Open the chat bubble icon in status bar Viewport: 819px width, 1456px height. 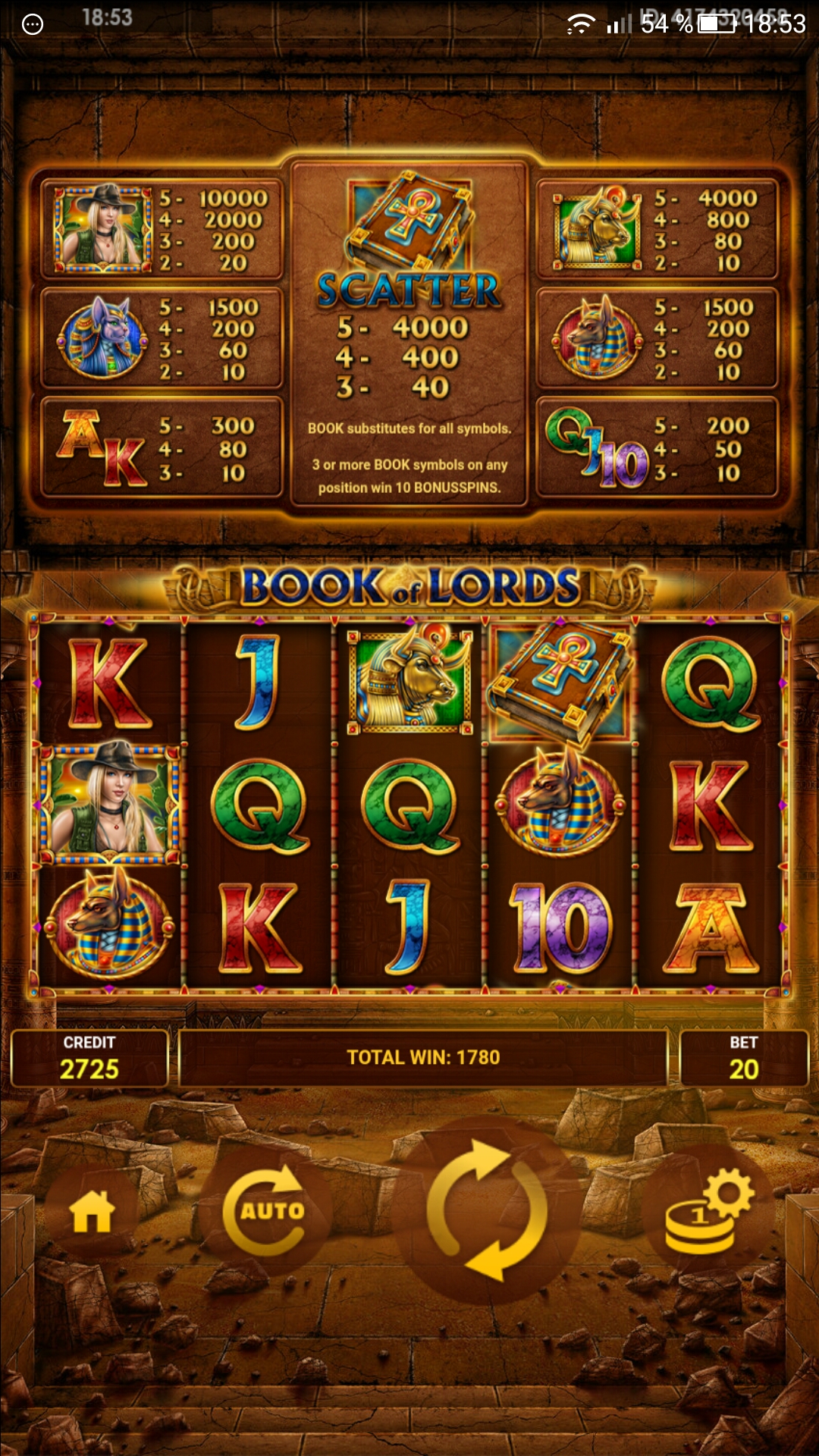click(x=33, y=24)
